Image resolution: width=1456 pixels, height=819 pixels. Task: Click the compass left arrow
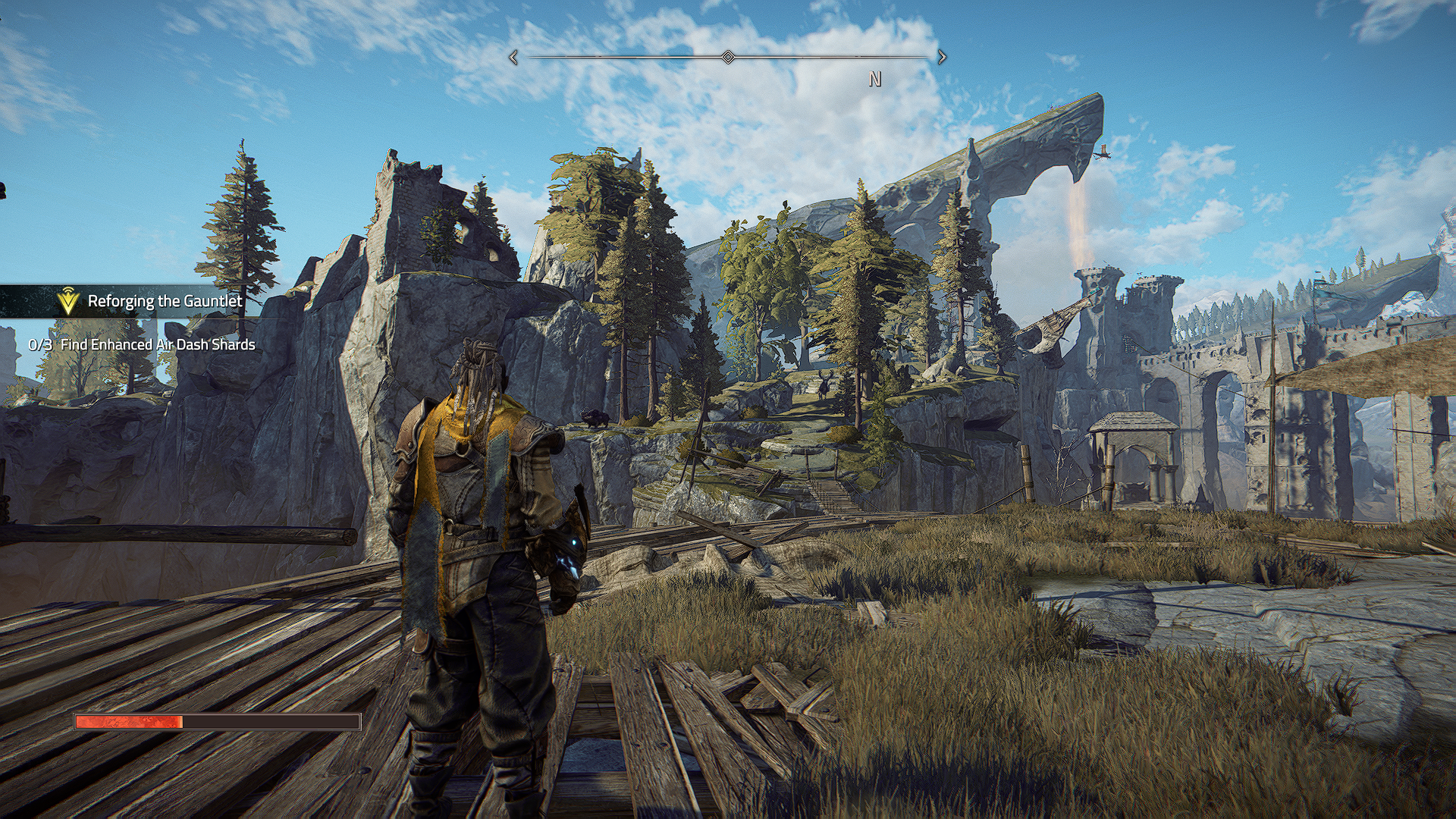(514, 58)
